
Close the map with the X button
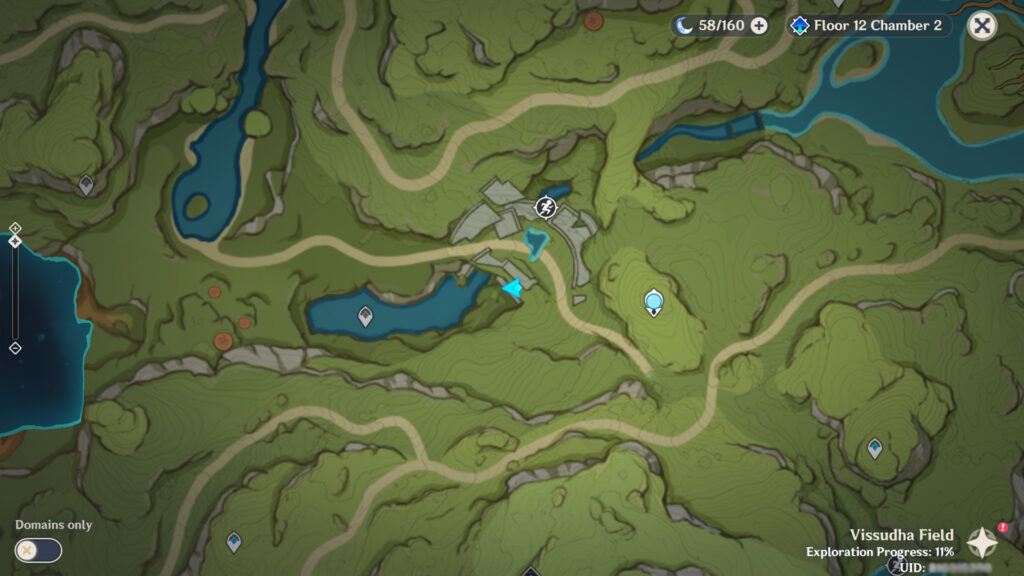pos(982,26)
